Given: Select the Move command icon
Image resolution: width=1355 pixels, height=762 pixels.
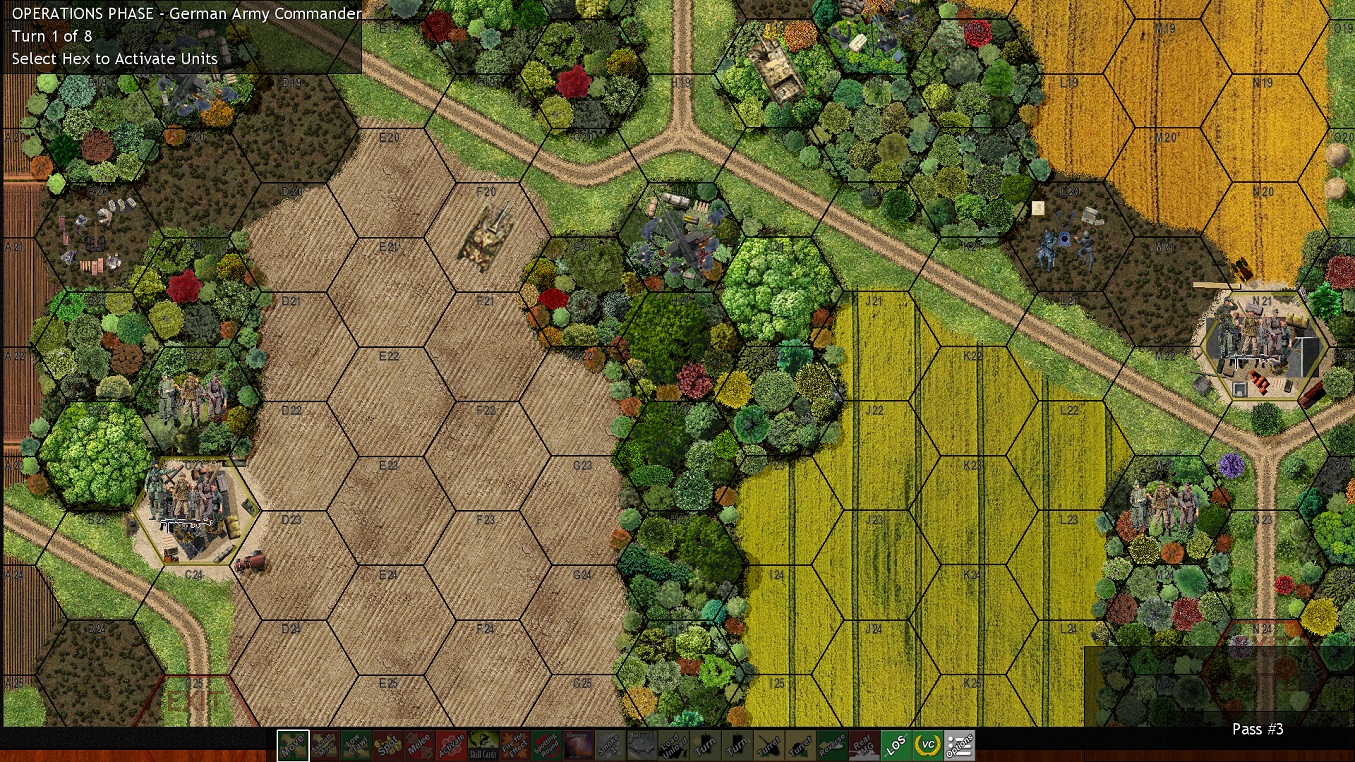Looking at the screenshot, I should click(x=293, y=746).
